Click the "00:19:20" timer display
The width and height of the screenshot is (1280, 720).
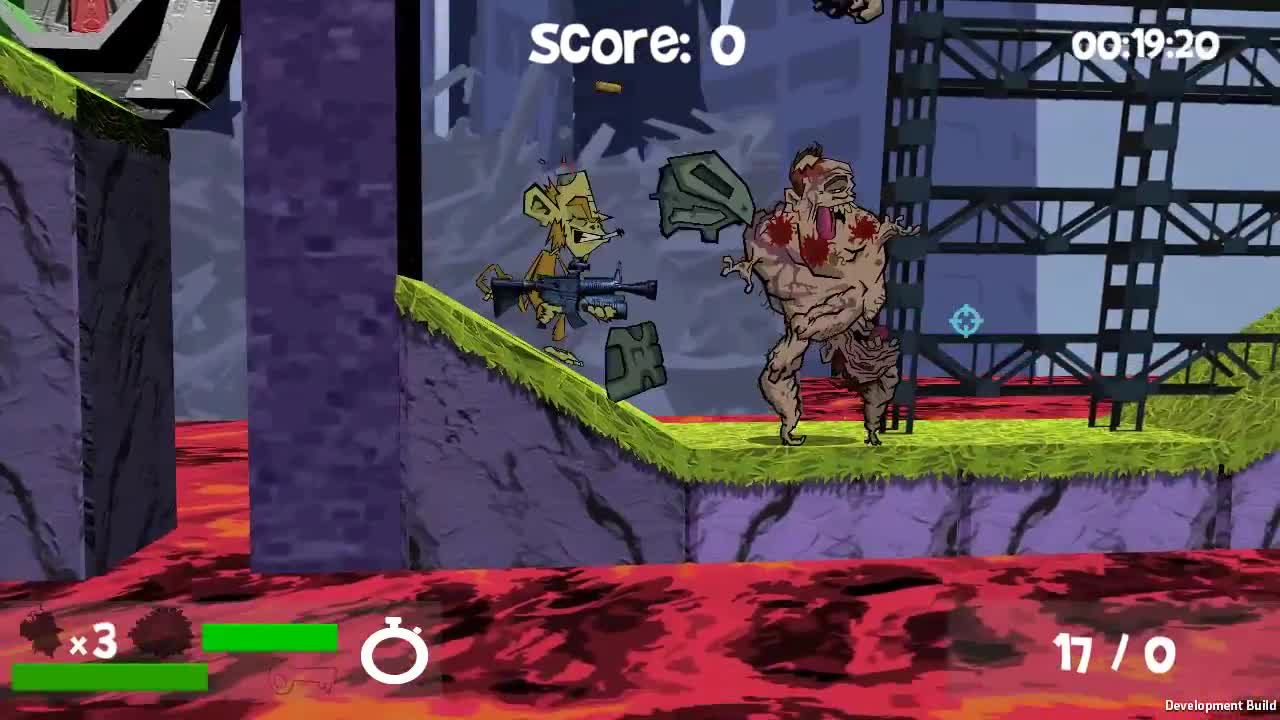pyautogui.click(x=1146, y=42)
